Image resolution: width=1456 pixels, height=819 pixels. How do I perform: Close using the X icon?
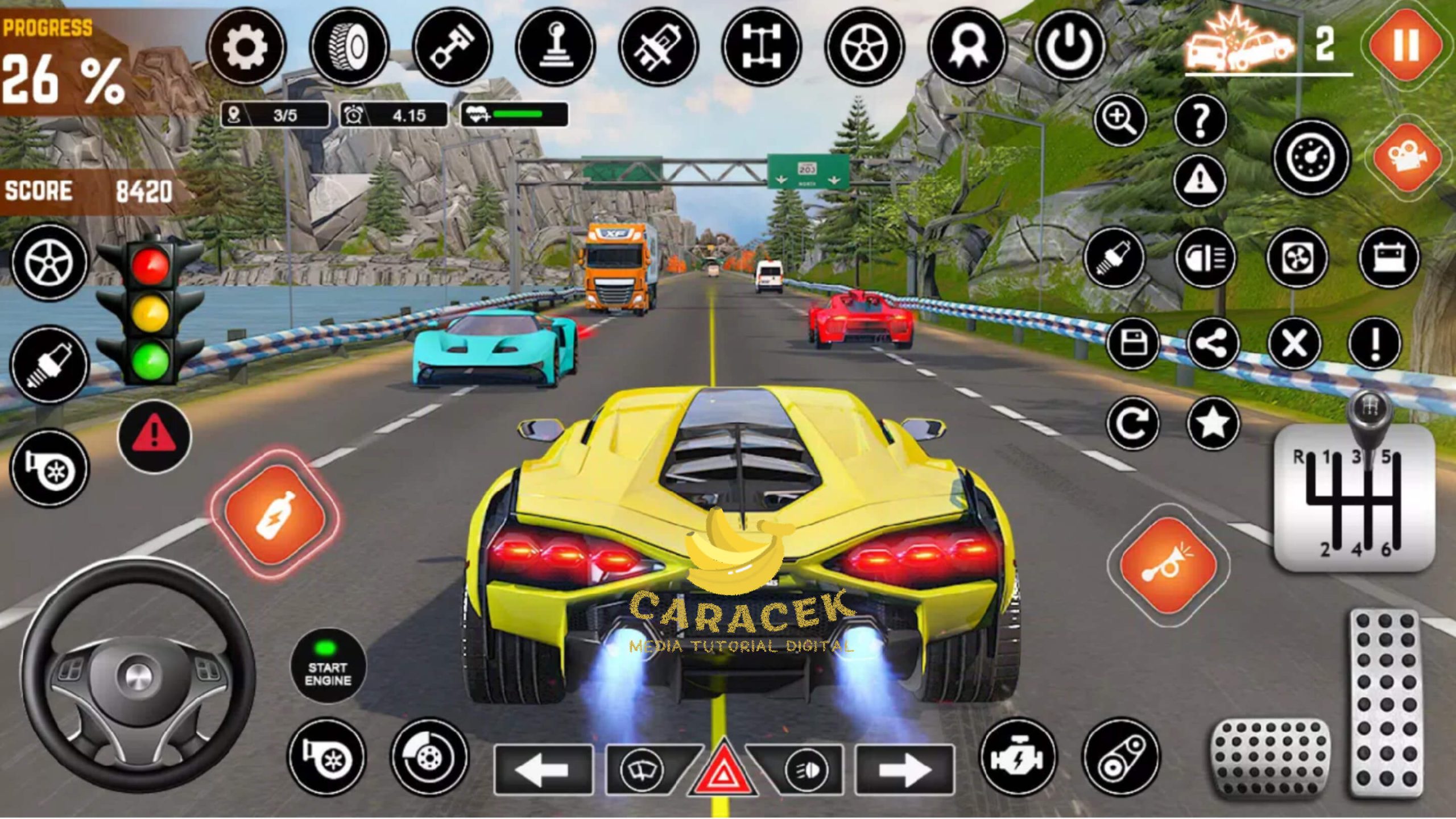pos(1294,343)
